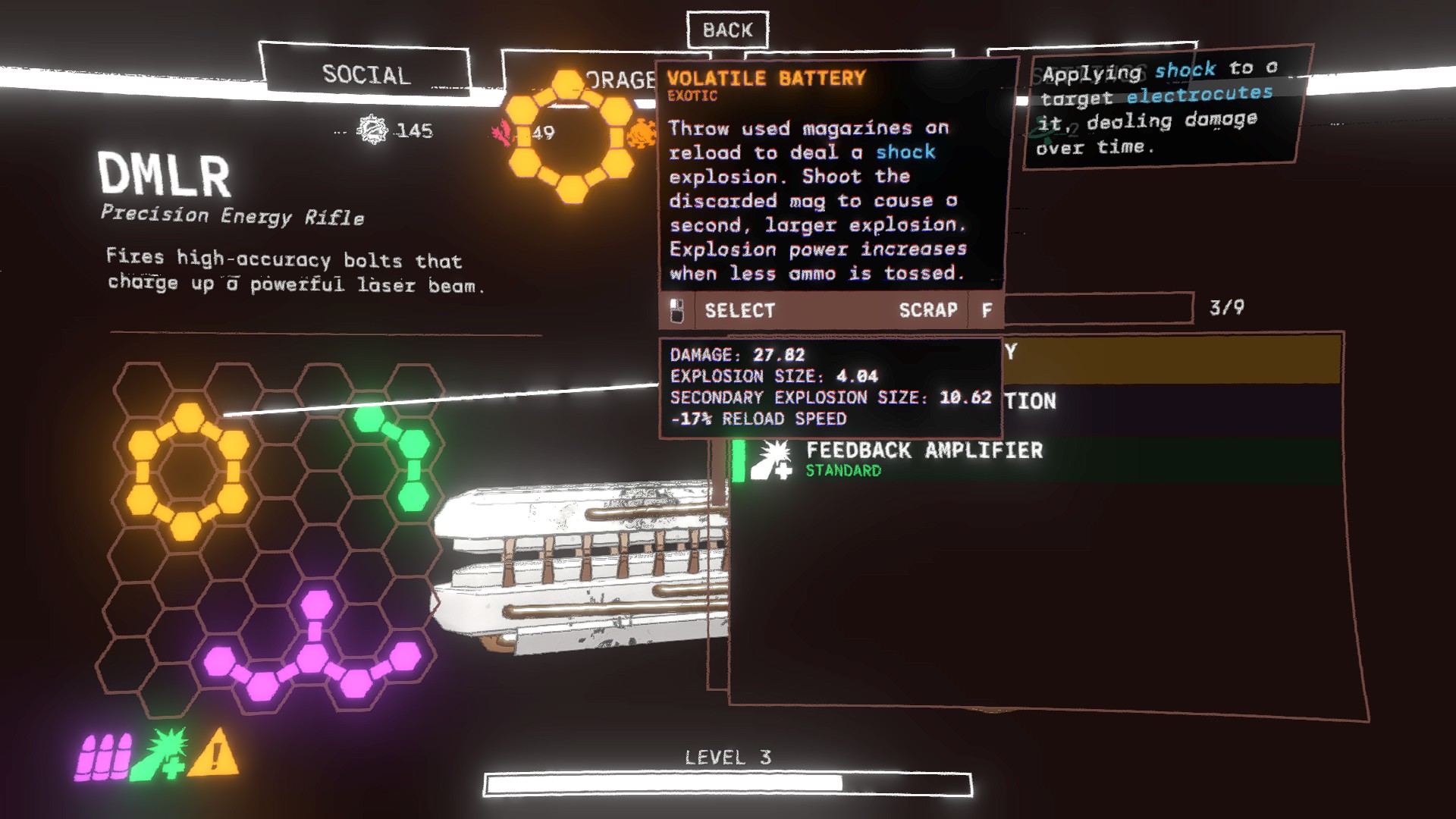This screenshot has width=1456, height=819.
Task: Click the orange warning triangle icon
Action: point(213,754)
